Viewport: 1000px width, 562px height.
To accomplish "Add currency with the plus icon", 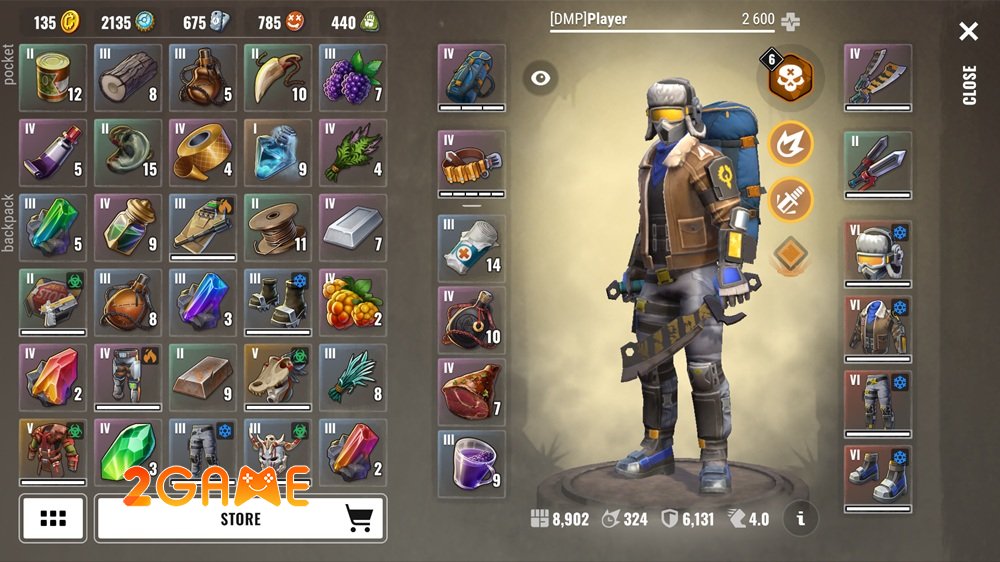I will coord(791,20).
